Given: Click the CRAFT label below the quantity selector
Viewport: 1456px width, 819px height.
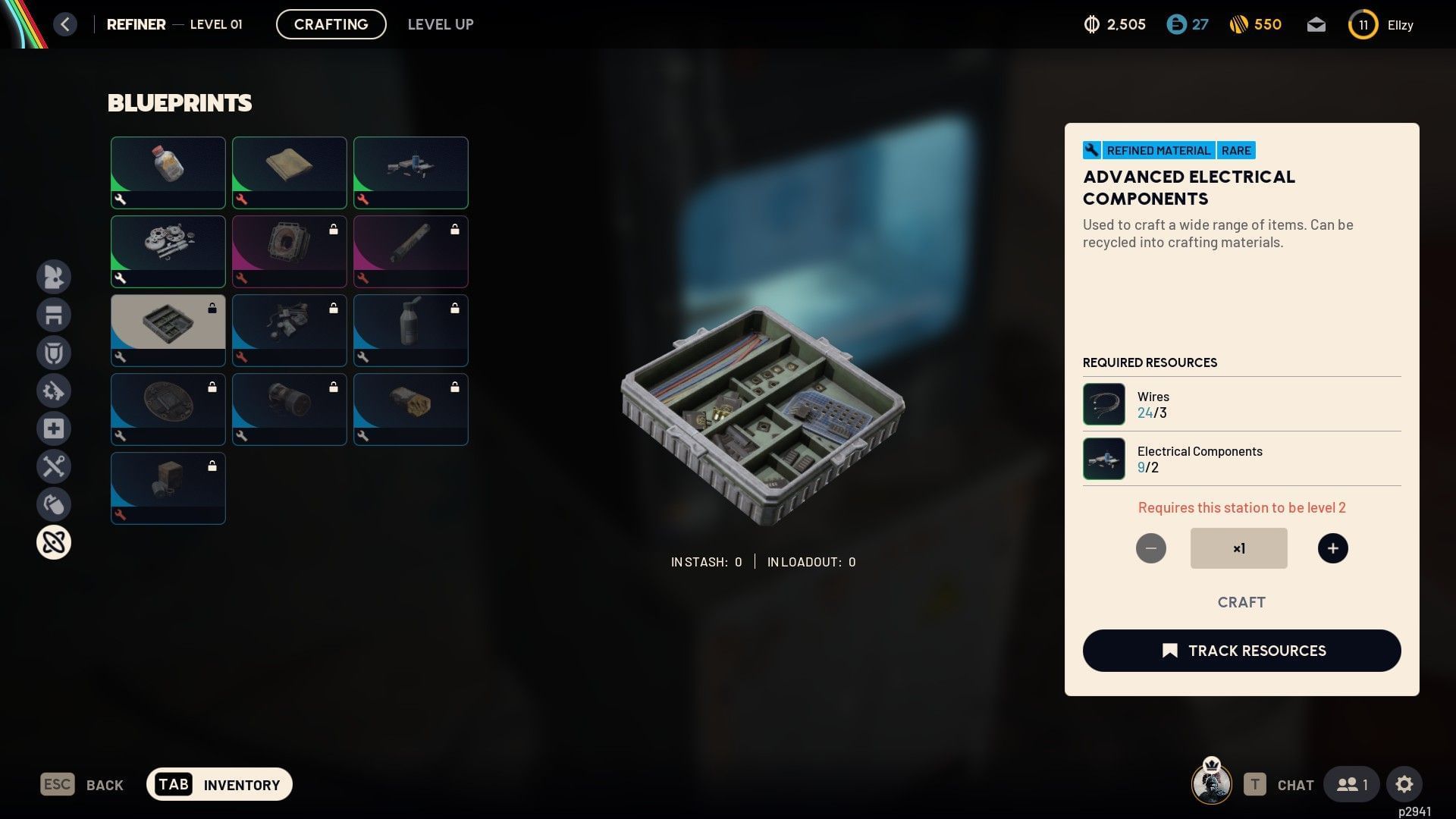Looking at the screenshot, I should [x=1241, y=601].
